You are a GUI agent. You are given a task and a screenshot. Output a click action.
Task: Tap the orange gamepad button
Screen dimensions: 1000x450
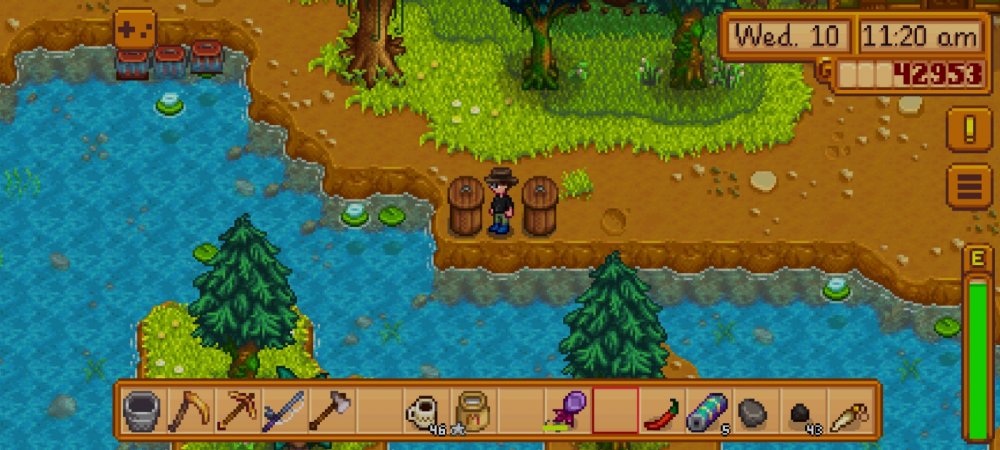click(134, 28)
